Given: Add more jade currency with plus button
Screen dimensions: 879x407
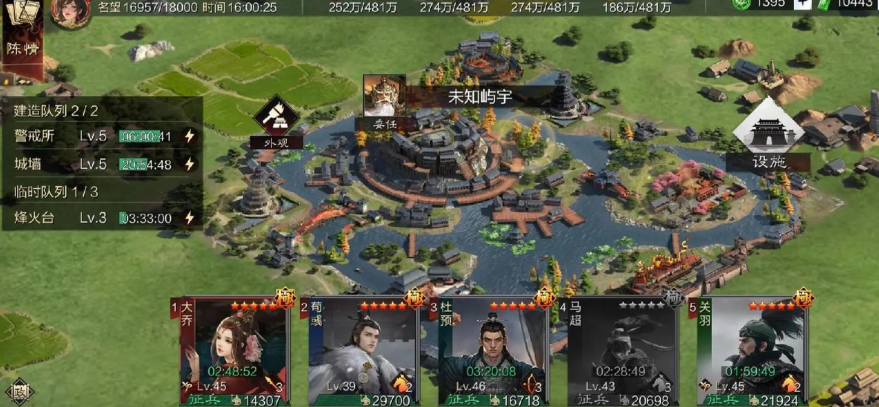Looking at the screenshot, I should point(802,5).
